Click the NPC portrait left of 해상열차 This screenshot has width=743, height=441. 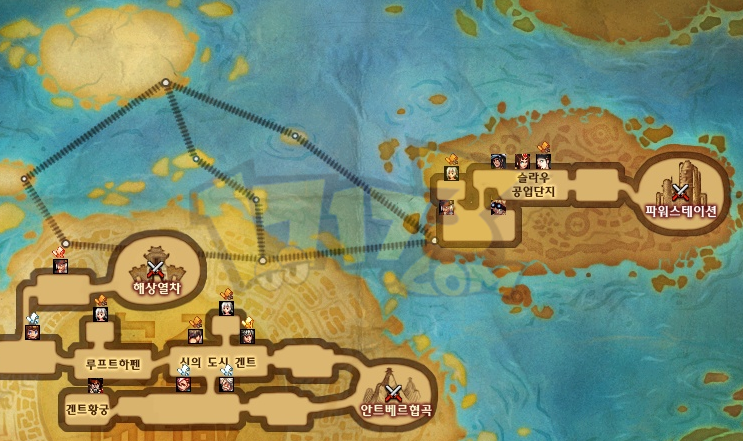[60, 265]
